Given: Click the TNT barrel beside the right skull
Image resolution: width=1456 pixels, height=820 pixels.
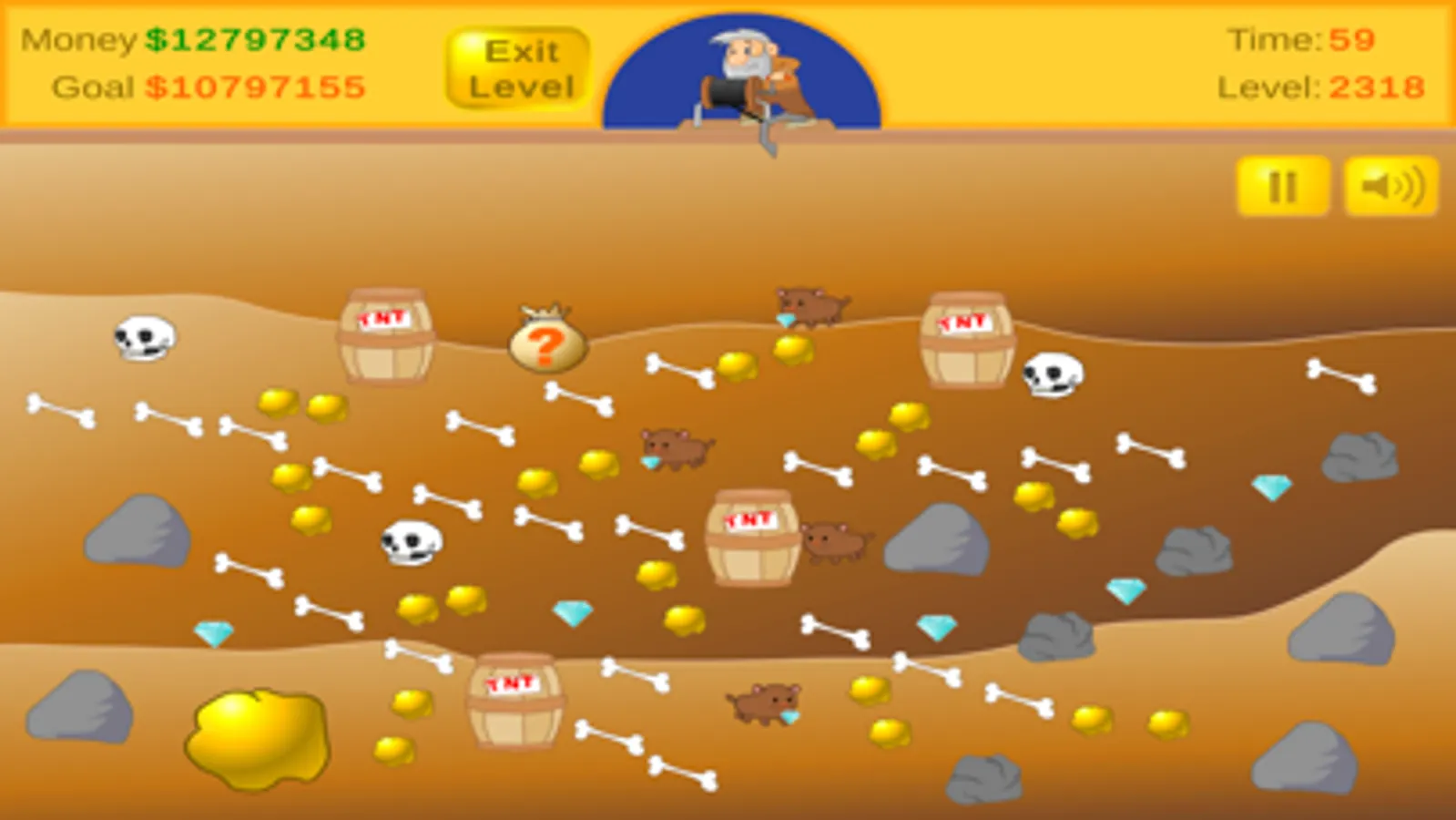Looking at the screenshot, I should [968, 337].
